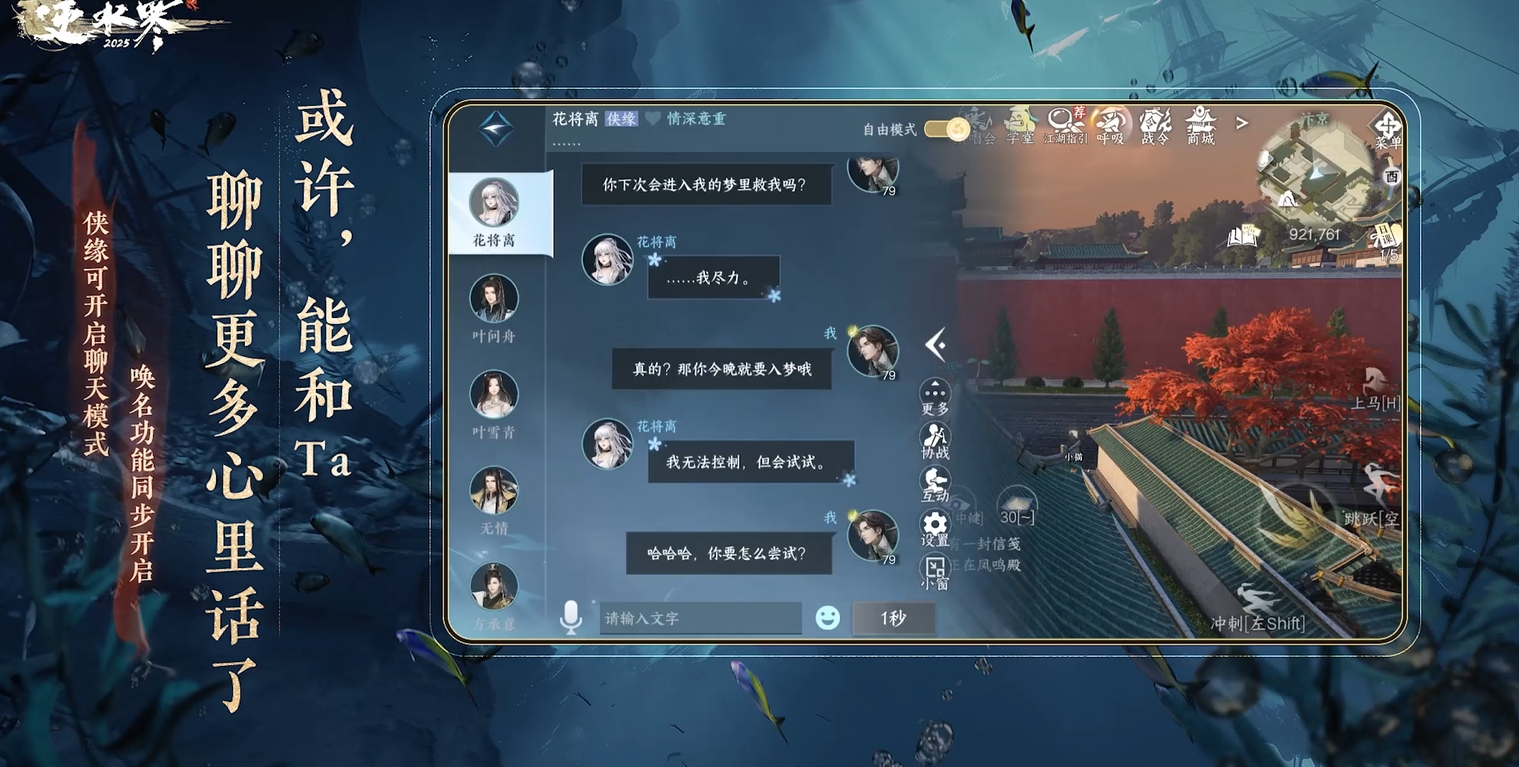Open the emoji picker in the chat bar

click(x=827, y=617)
